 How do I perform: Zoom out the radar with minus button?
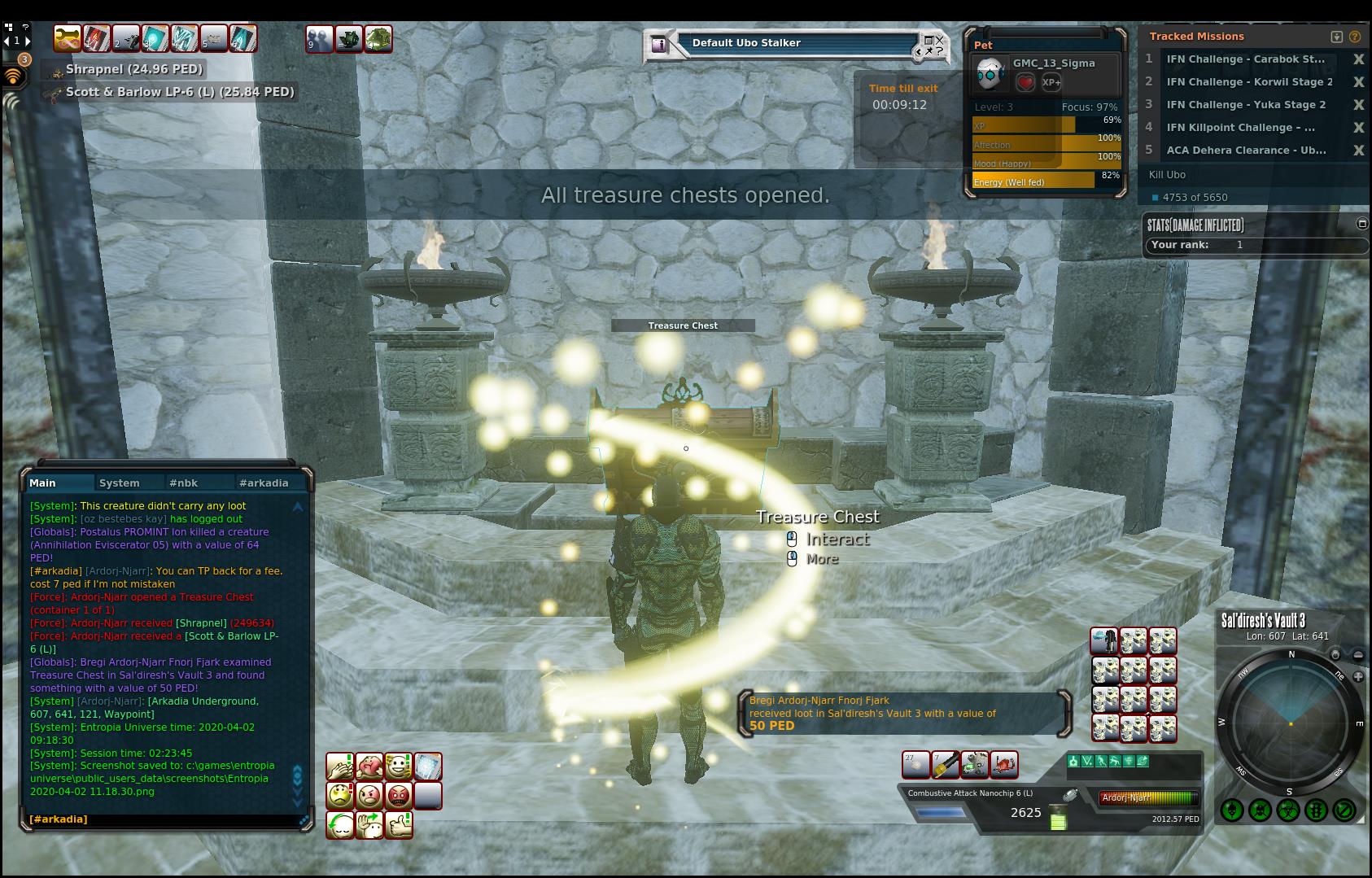(x=1358, y=655)
